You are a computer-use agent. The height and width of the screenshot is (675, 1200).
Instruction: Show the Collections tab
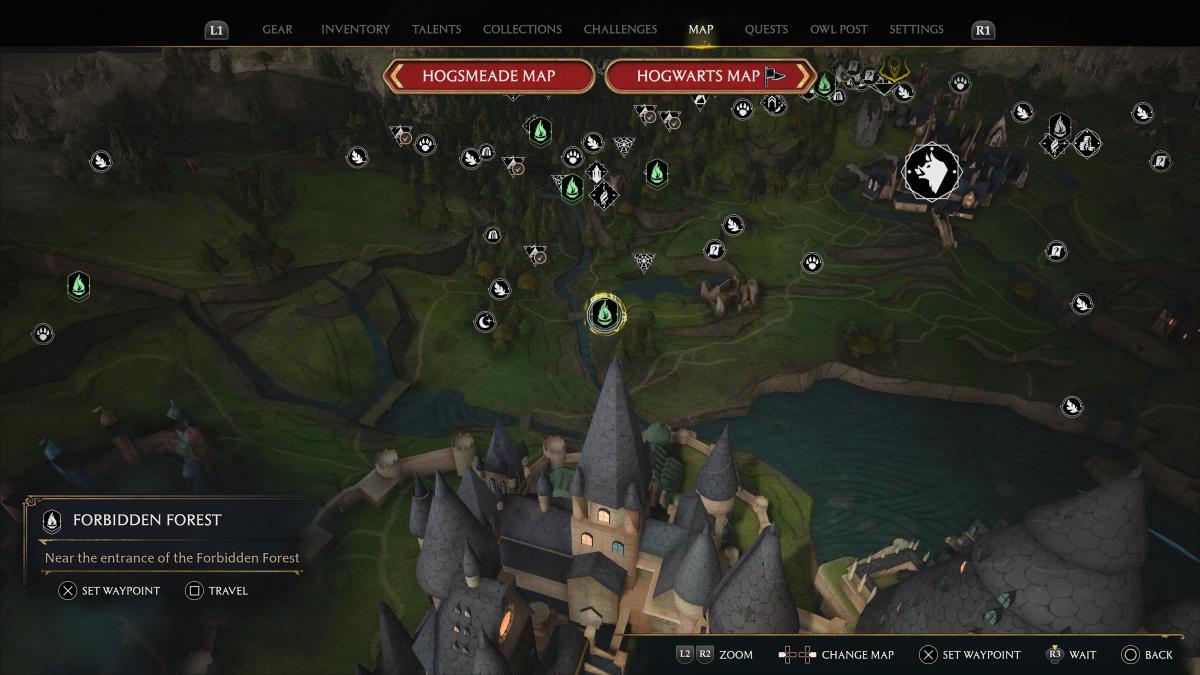(x=522, y=30)
